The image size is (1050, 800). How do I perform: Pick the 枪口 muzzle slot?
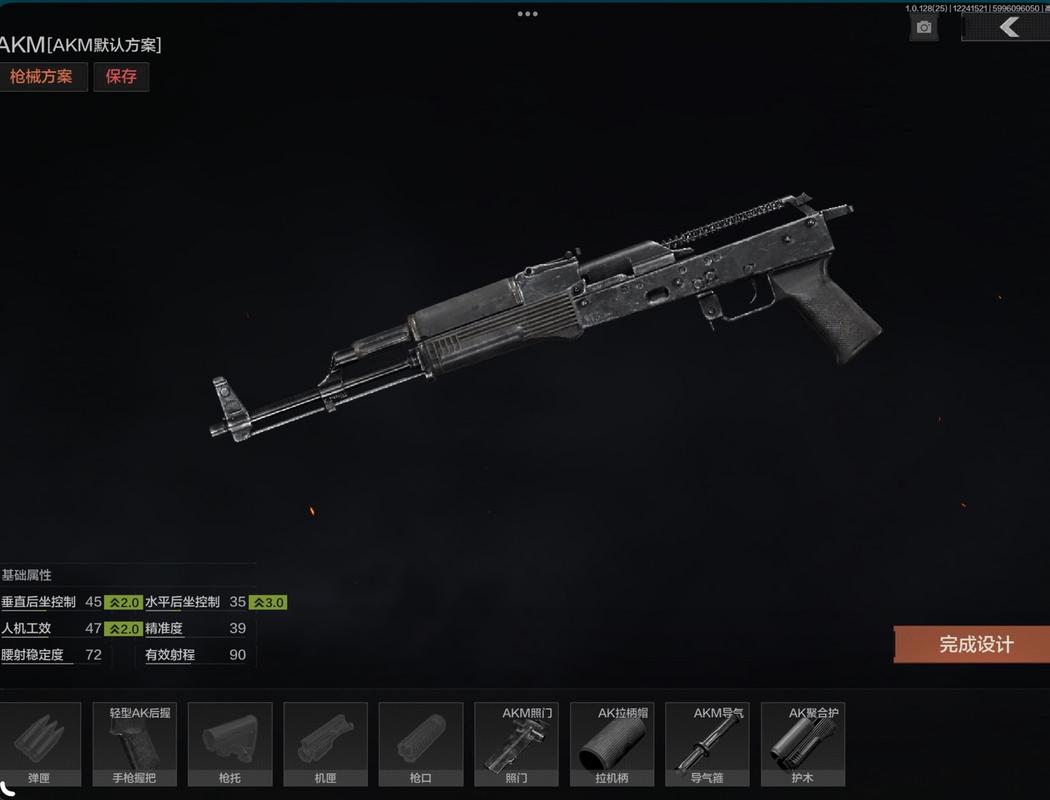(421, 744)
